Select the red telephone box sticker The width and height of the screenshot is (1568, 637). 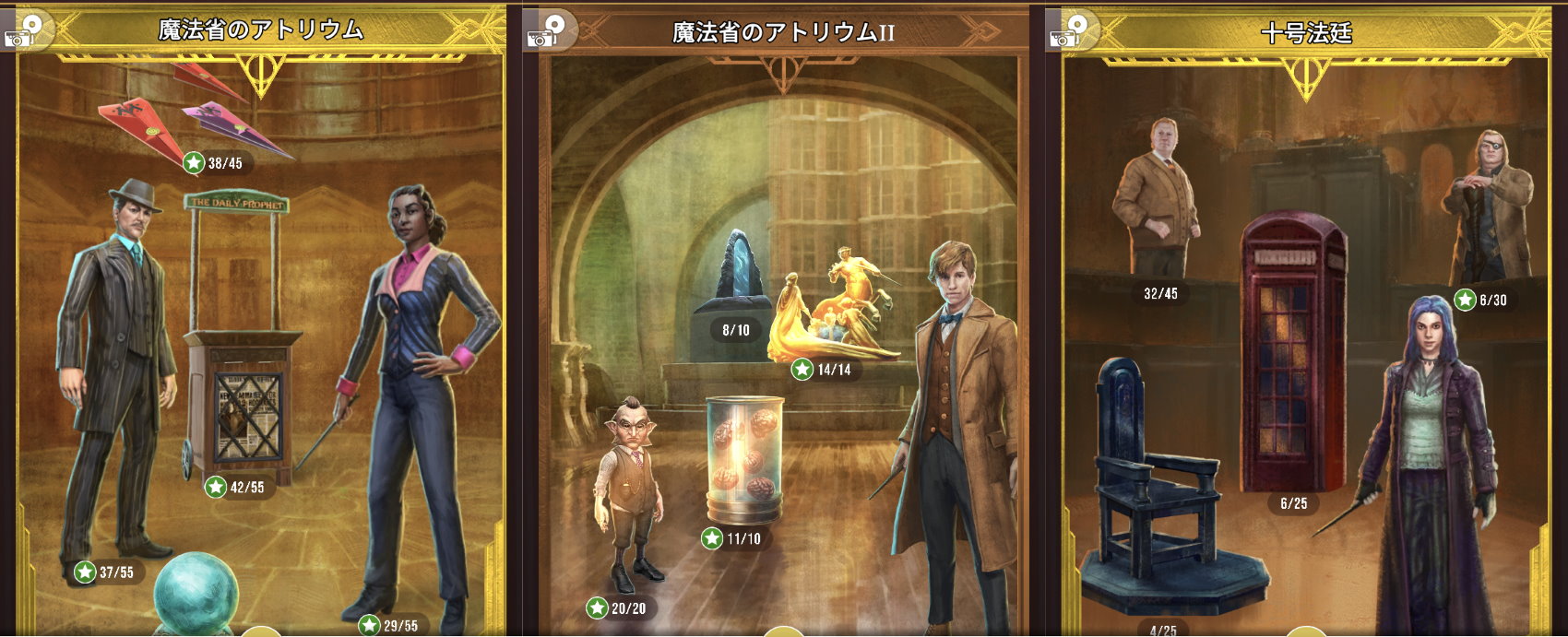(1291, 350)
